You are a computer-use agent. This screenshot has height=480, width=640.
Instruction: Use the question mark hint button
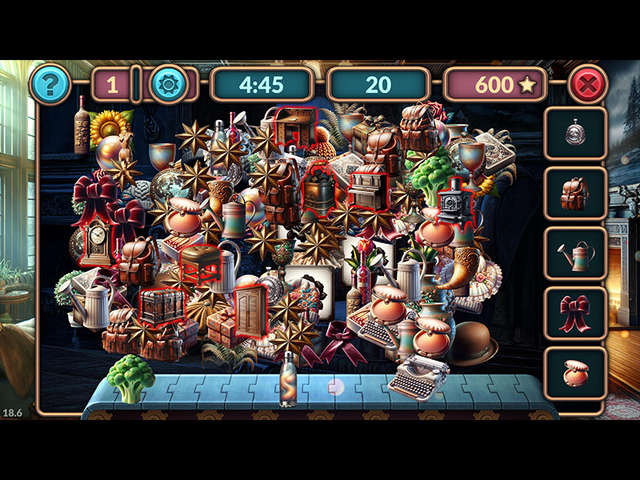pyautogui.click(x=50, y=84)
